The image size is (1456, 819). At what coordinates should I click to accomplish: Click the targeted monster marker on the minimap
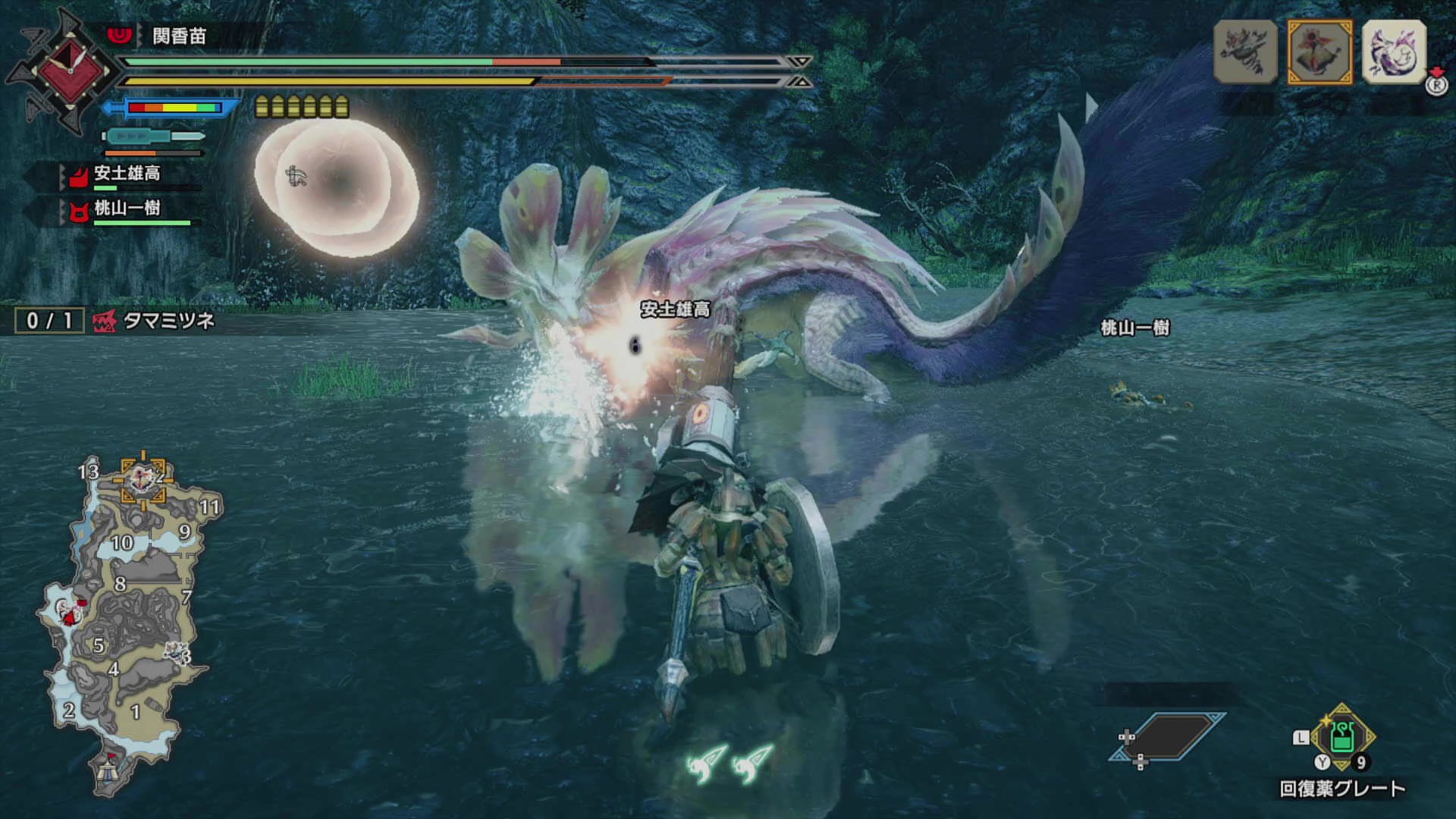143,478
